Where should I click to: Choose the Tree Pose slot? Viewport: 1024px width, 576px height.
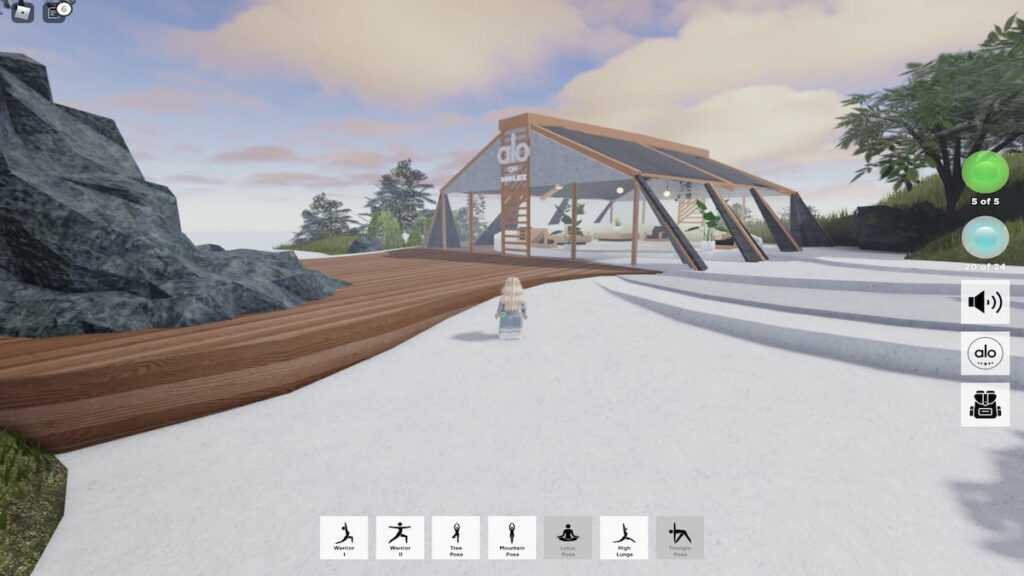456,537
